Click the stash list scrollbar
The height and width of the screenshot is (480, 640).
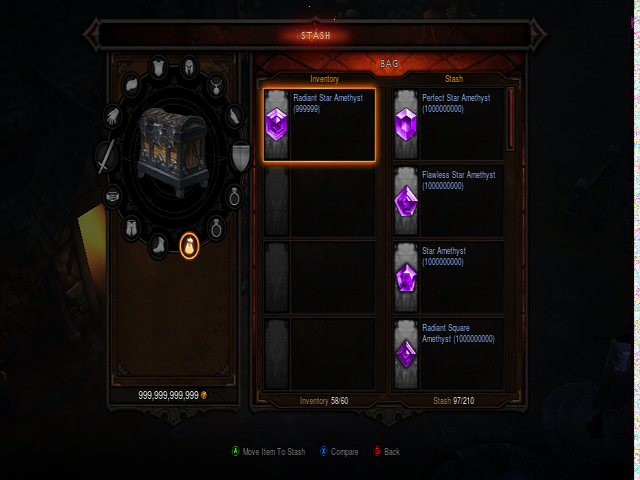[x=511, y=118]
